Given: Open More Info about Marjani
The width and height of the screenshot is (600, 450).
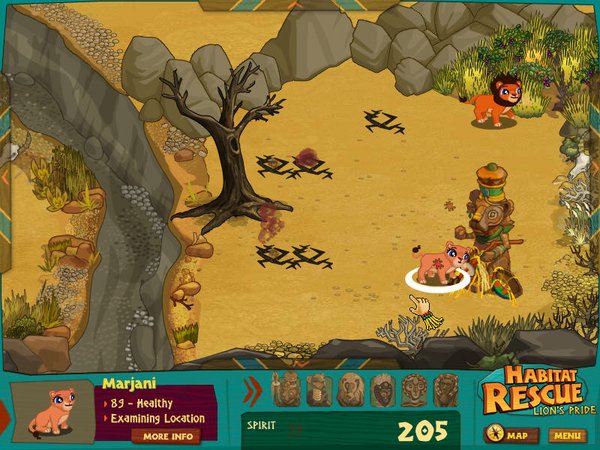Looking at the screenshot, I should click(x=166, y=436).
